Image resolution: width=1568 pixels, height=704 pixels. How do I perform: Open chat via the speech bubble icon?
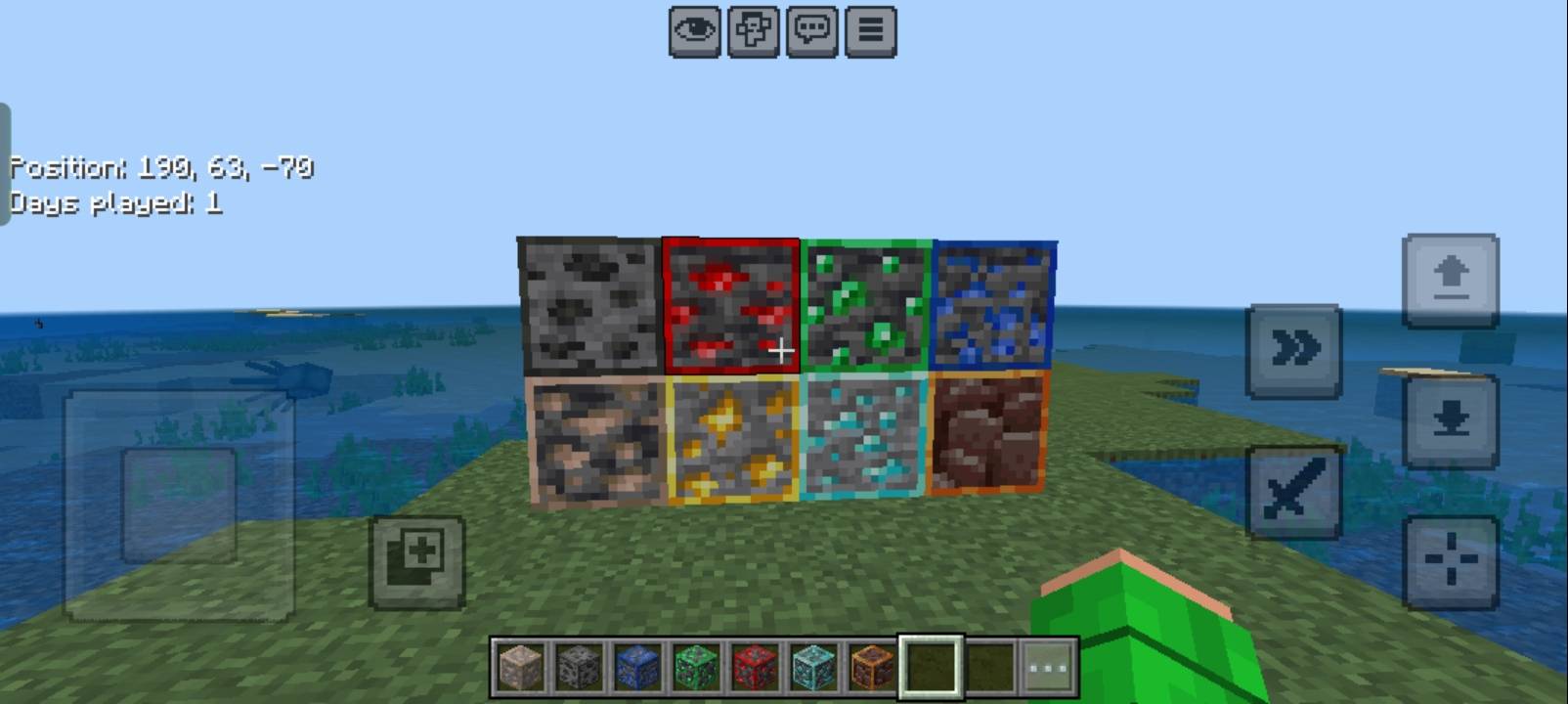811,29
